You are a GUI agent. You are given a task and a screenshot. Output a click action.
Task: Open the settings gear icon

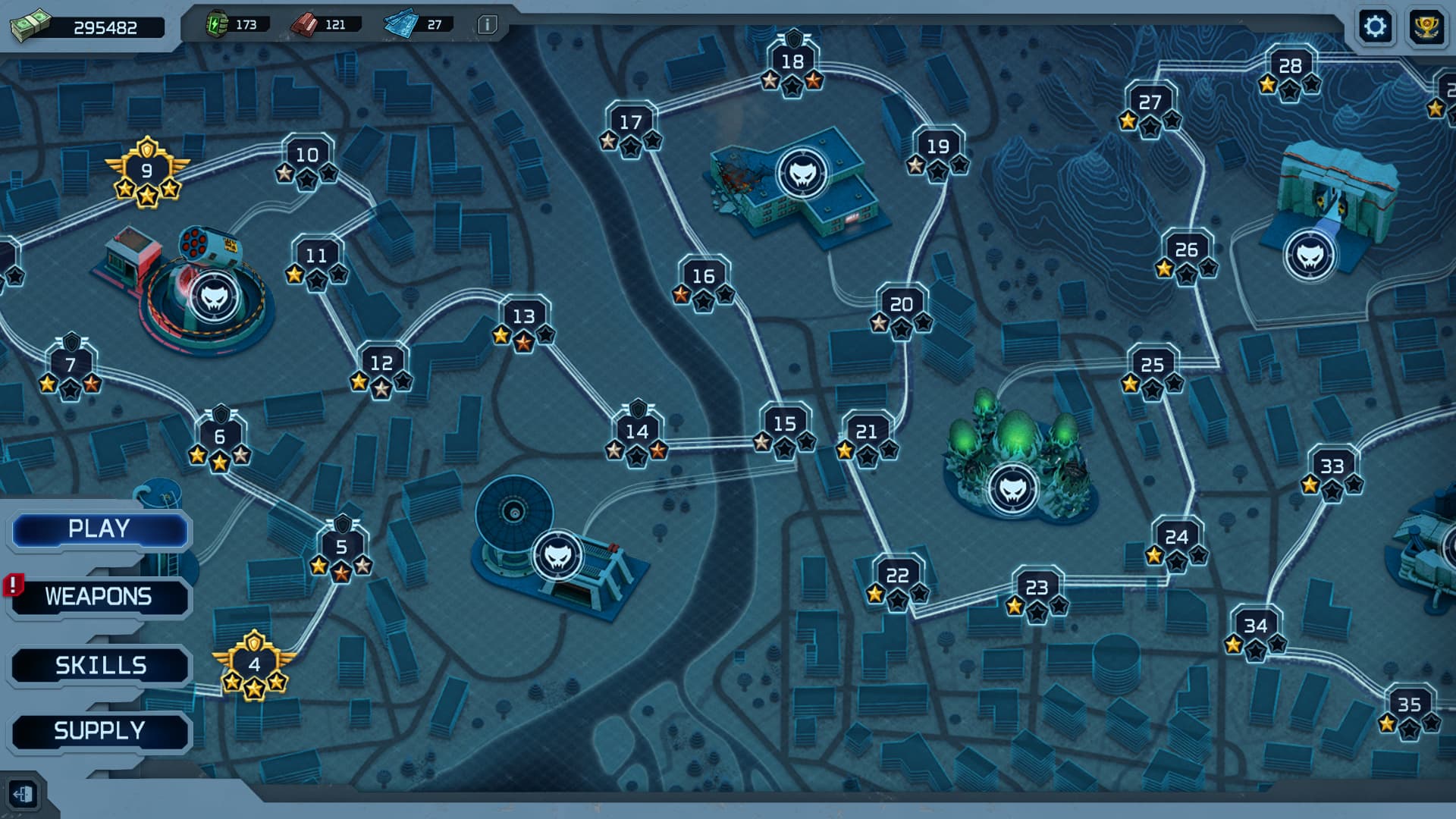[1376, 25]
